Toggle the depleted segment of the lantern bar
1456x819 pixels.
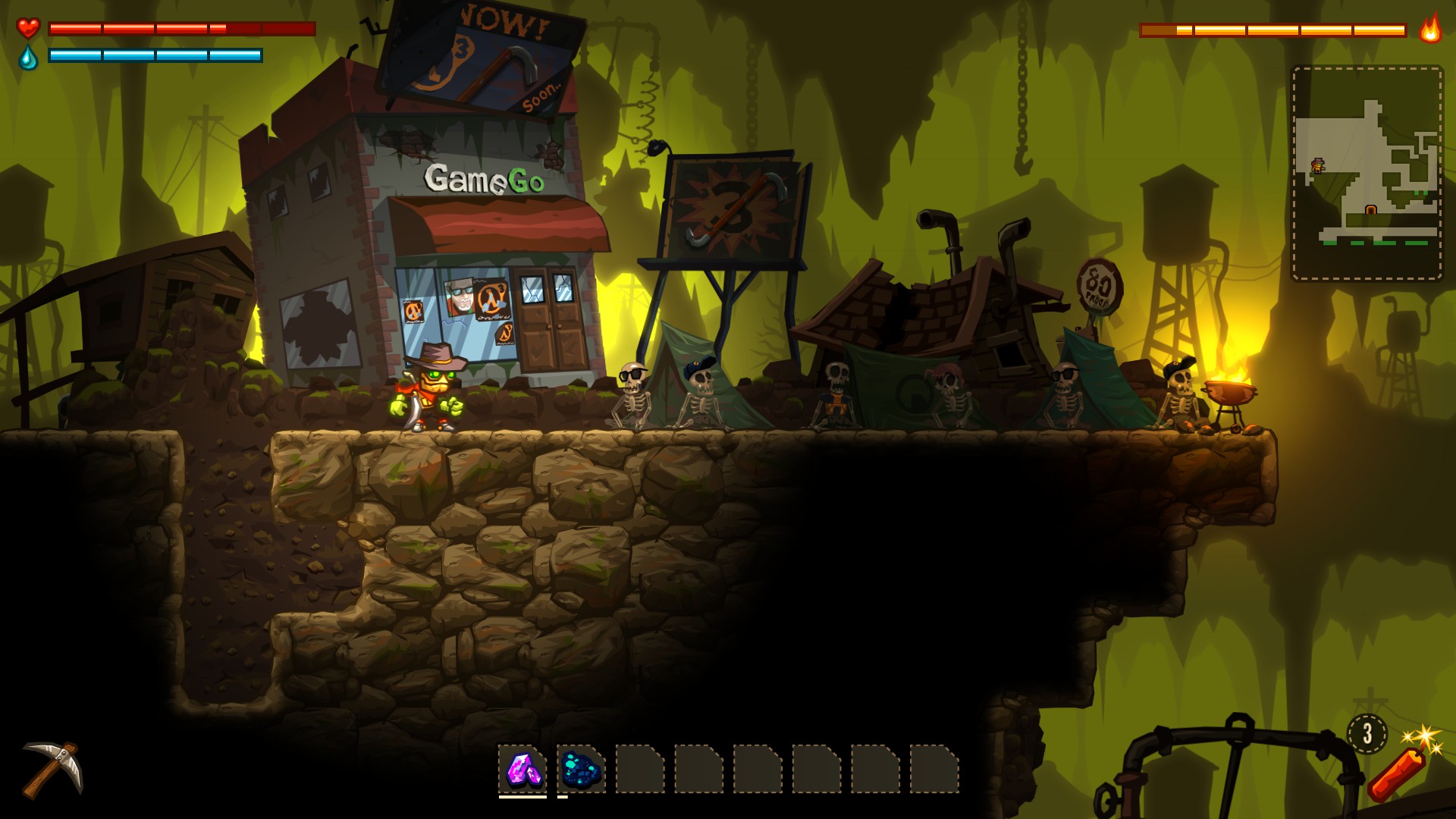(1160, 32)
